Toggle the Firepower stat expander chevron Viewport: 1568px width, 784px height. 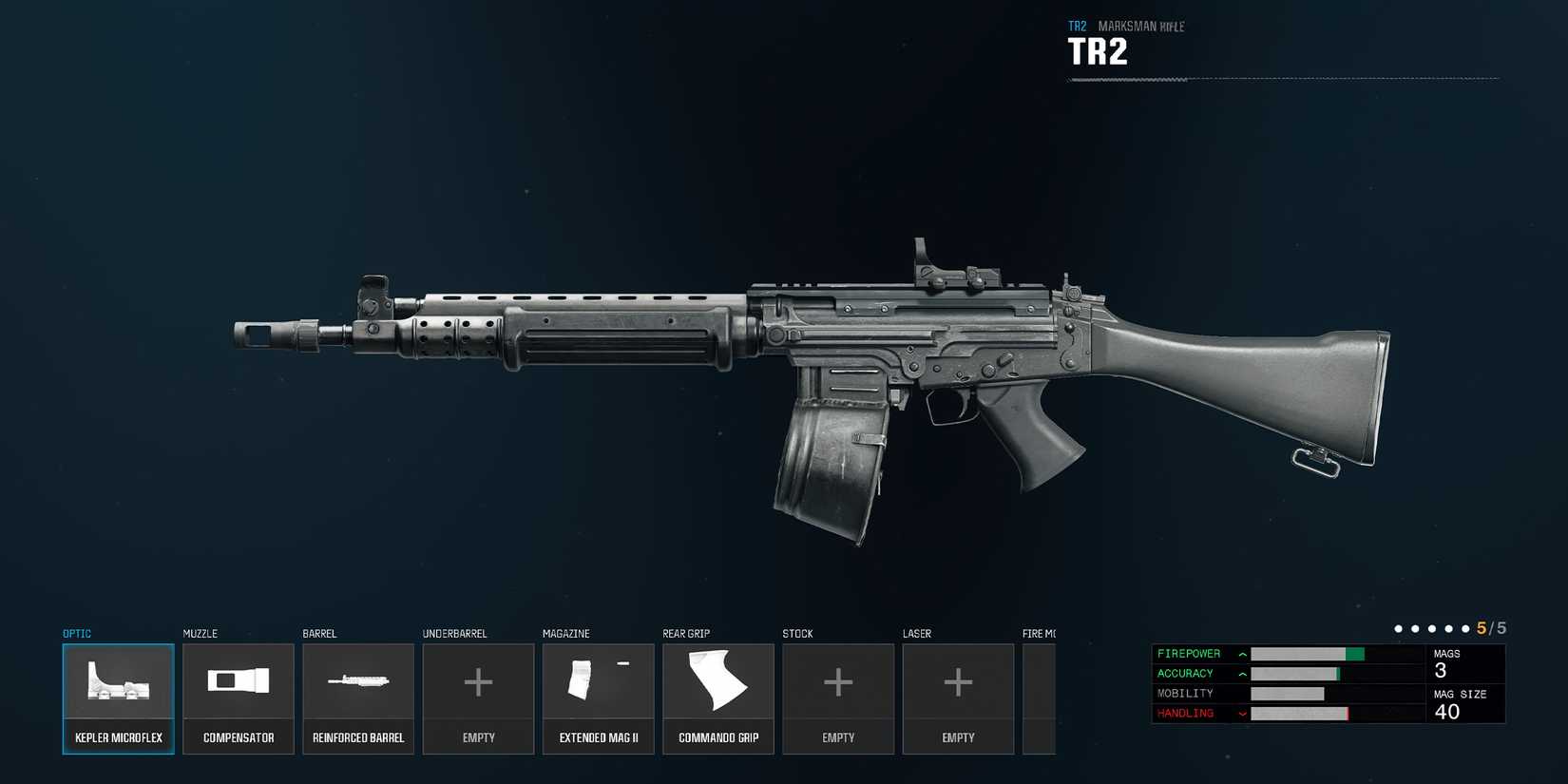(x=1242, y=654)
